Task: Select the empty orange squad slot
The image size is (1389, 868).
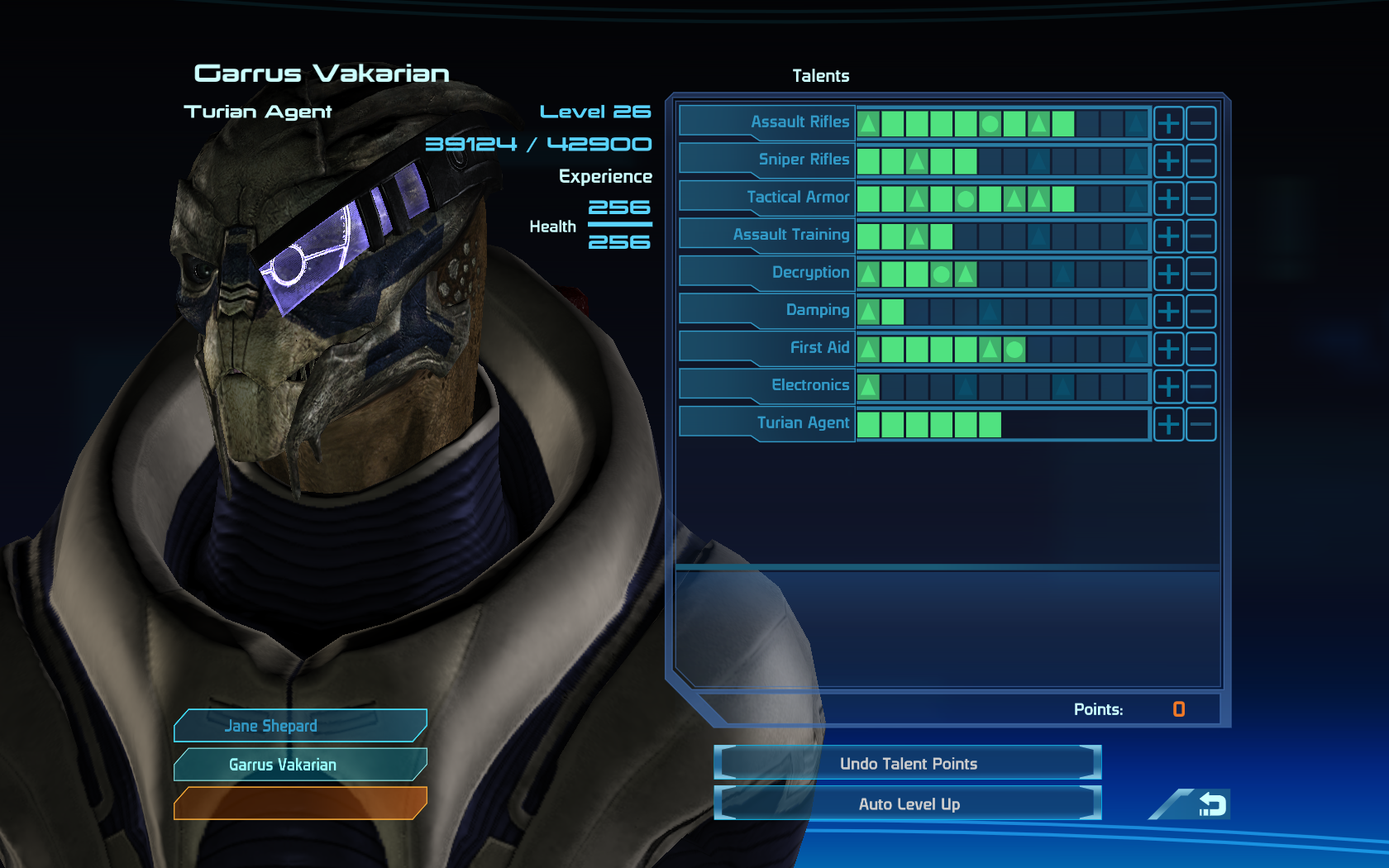Action: click(x=300, y=803)
